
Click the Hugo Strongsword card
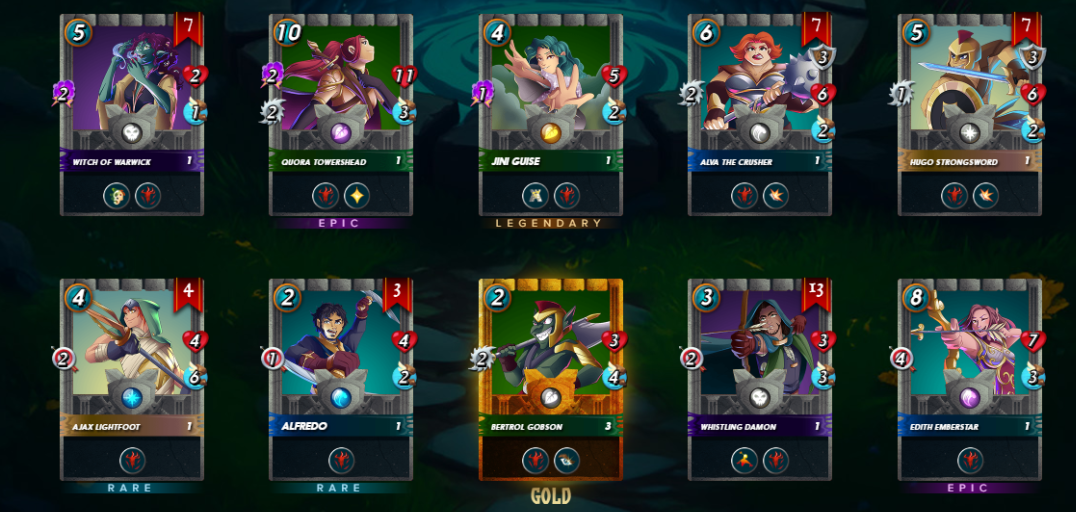click(x=970, y=114)
